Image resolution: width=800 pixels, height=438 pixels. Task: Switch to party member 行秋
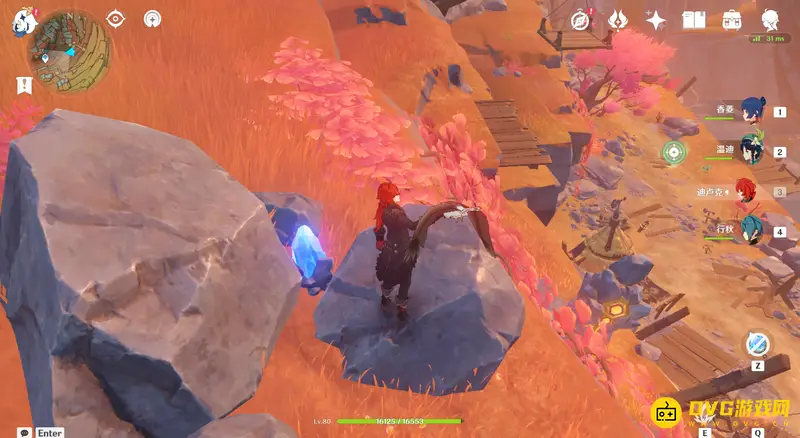752,231
